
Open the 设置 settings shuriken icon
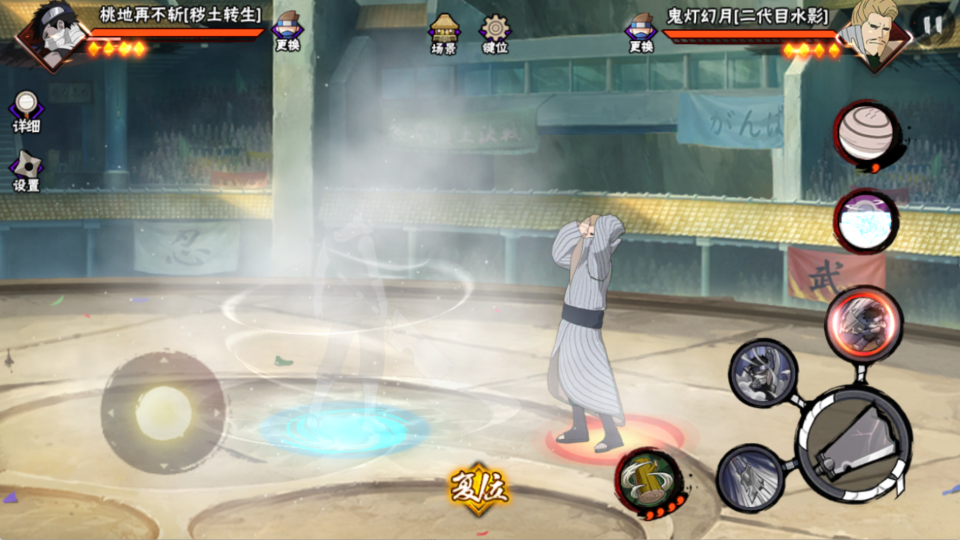(x=26, y=169)
